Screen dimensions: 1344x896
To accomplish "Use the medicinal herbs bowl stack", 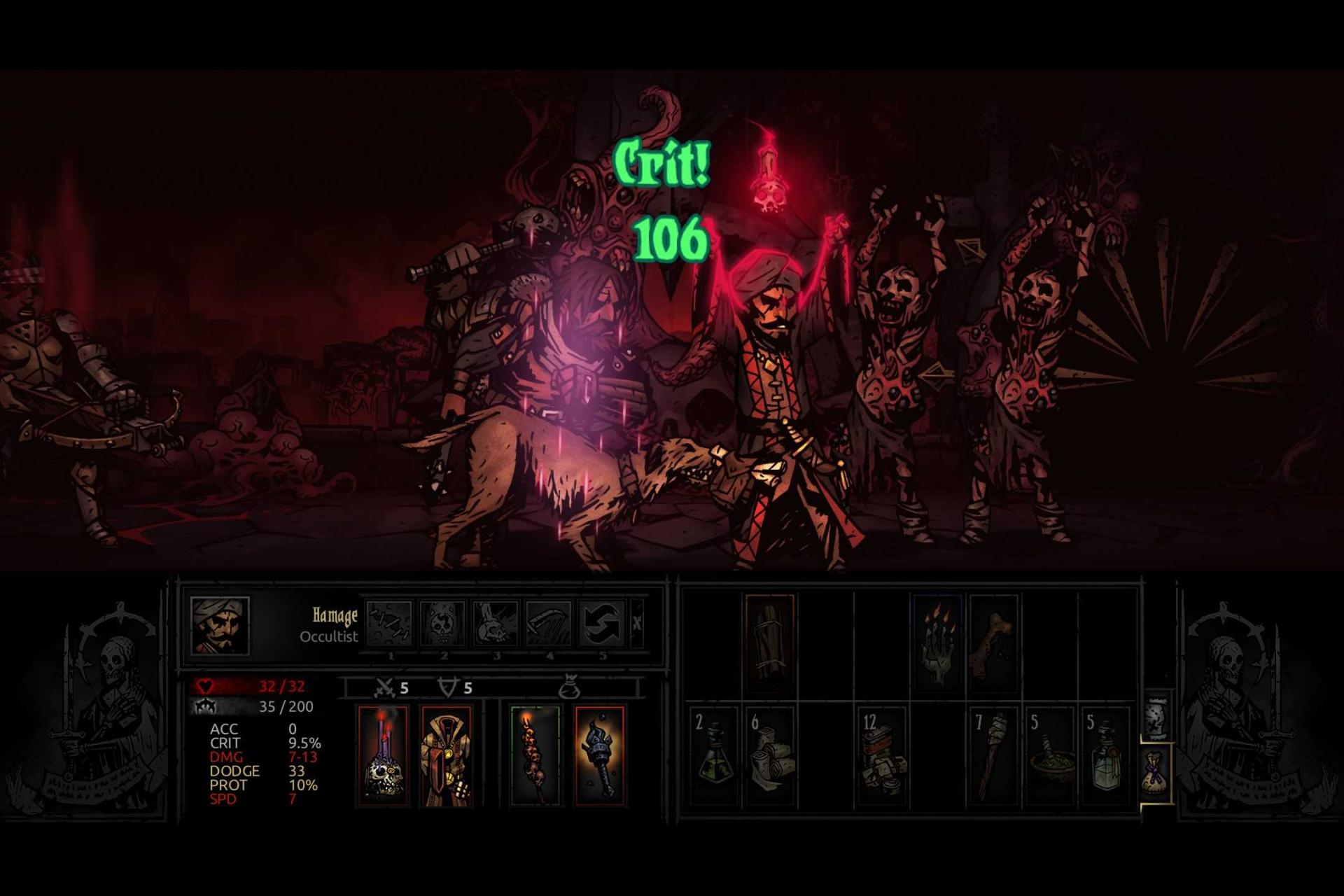I will click(x=1050, y=757).
